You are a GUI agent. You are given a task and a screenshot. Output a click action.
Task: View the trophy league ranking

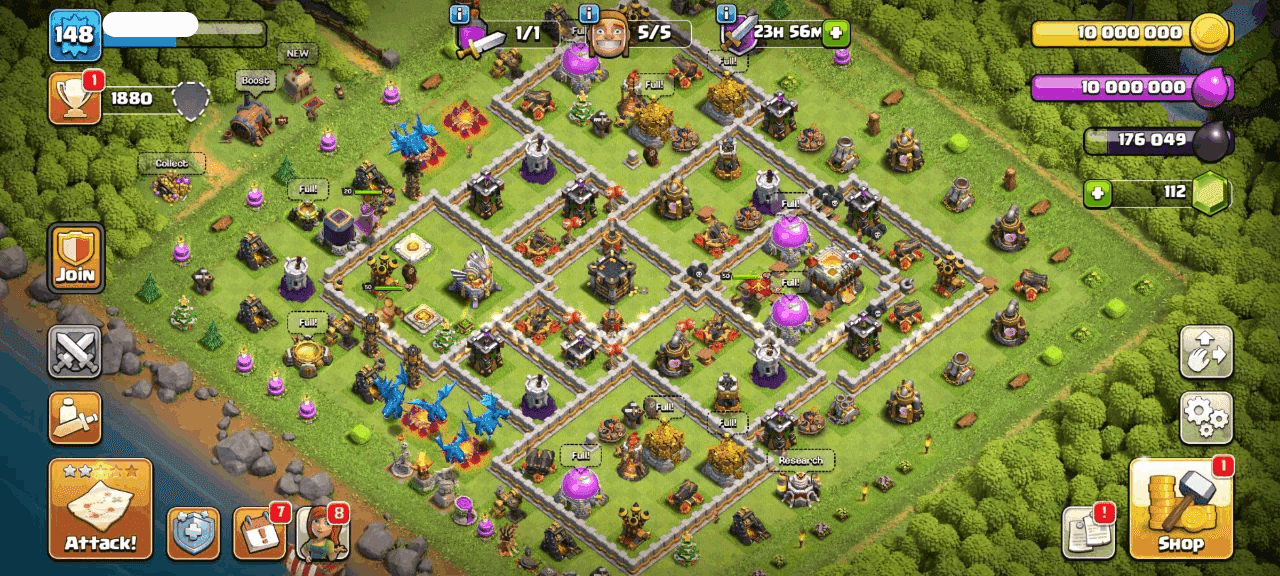point(75,99)
